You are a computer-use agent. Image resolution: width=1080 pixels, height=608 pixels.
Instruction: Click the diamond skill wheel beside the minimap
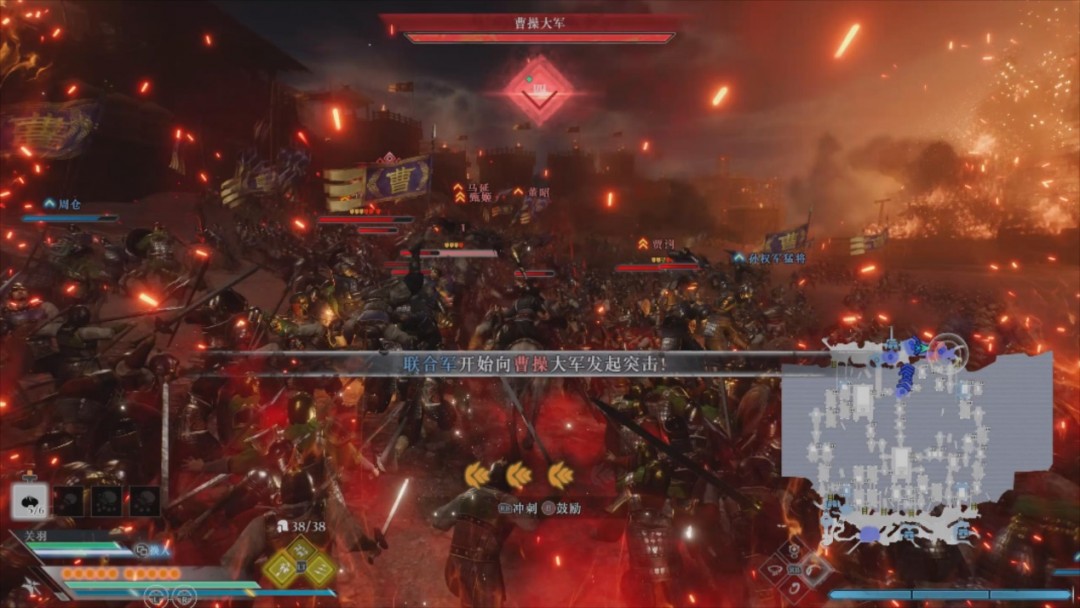pyautogui.click(x=793, y=569)
